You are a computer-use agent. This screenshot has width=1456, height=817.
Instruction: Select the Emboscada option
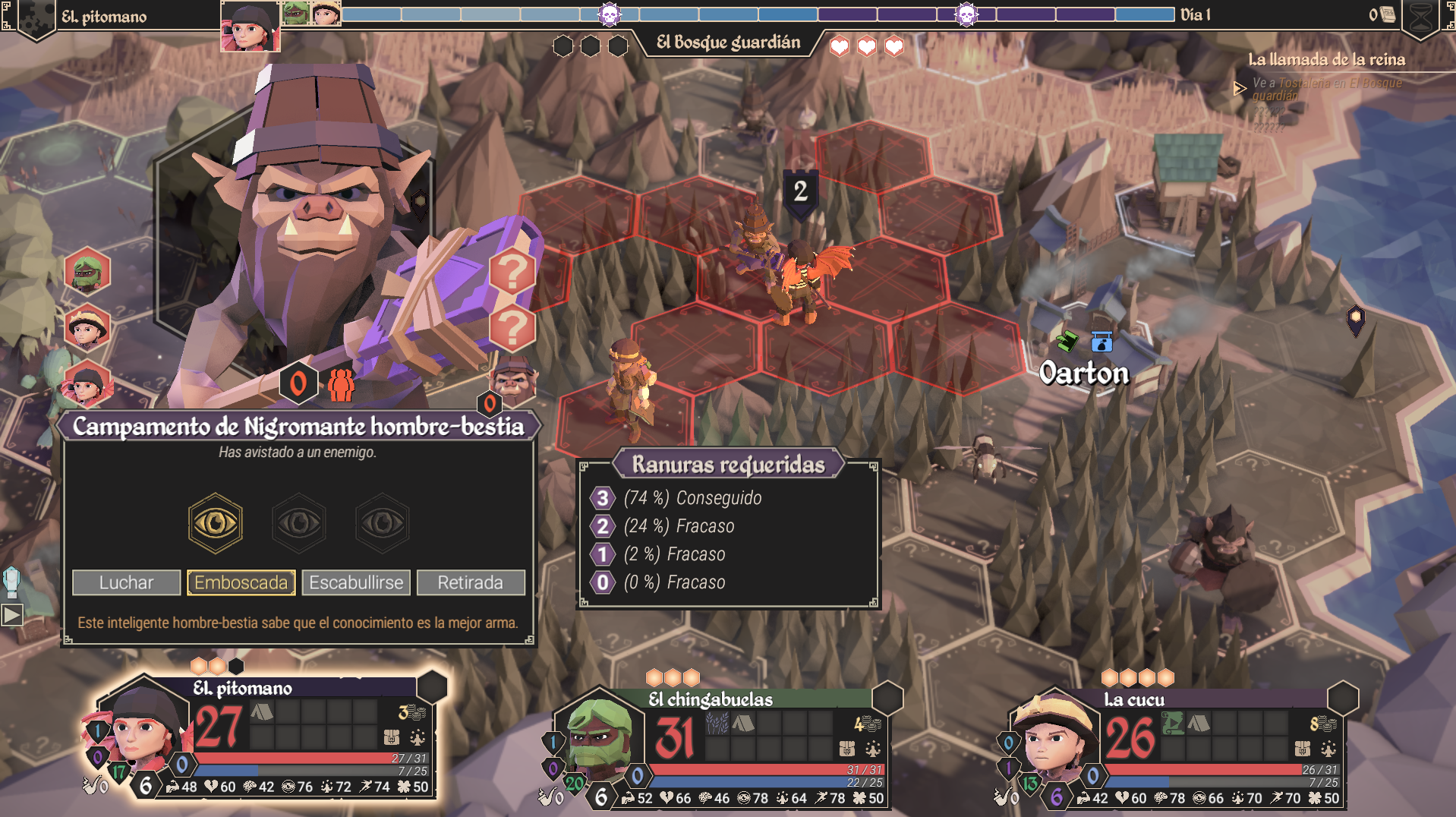[241, 582]
